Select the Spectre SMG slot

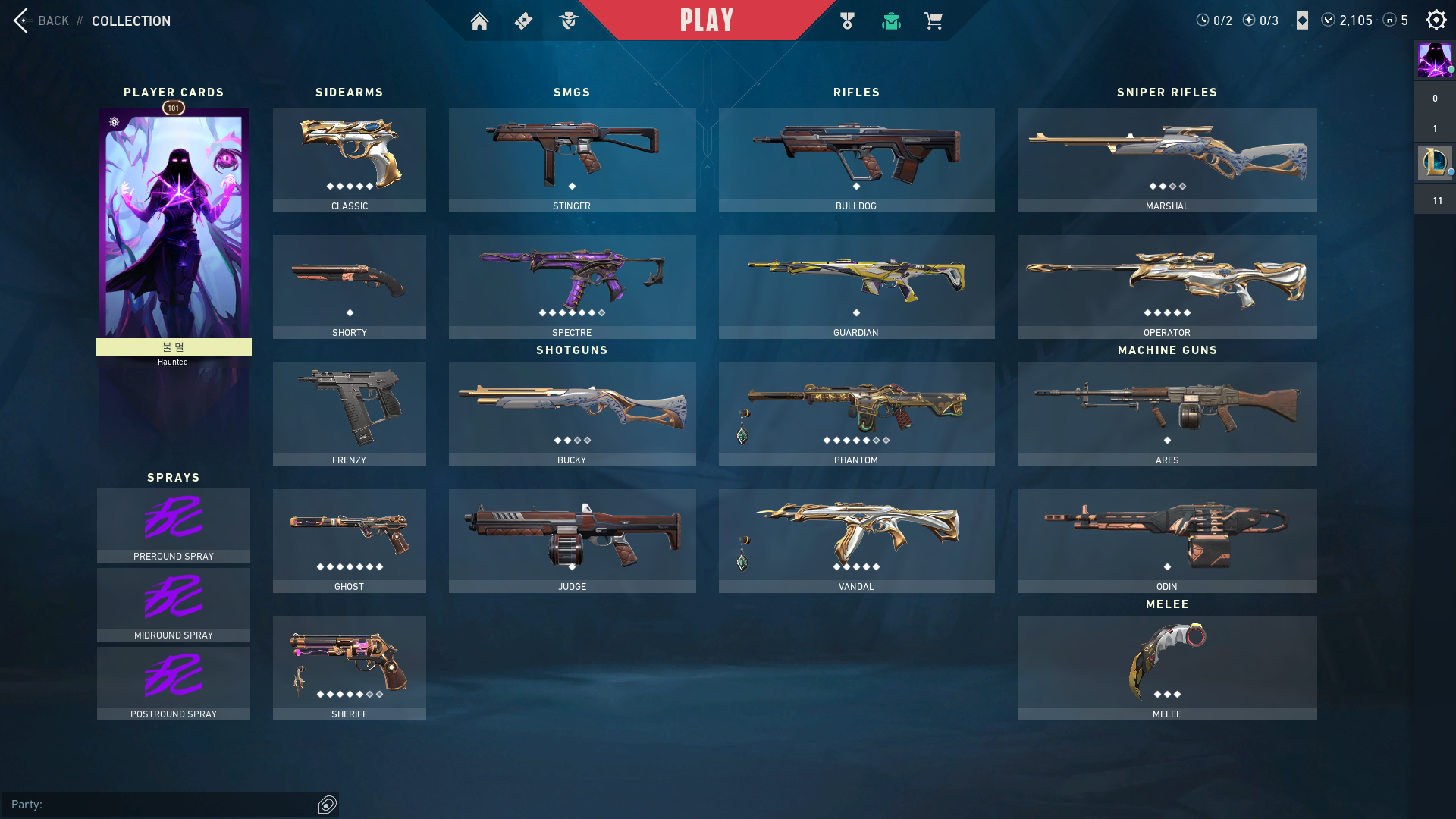pyautogui.click(x=572, y=287)
